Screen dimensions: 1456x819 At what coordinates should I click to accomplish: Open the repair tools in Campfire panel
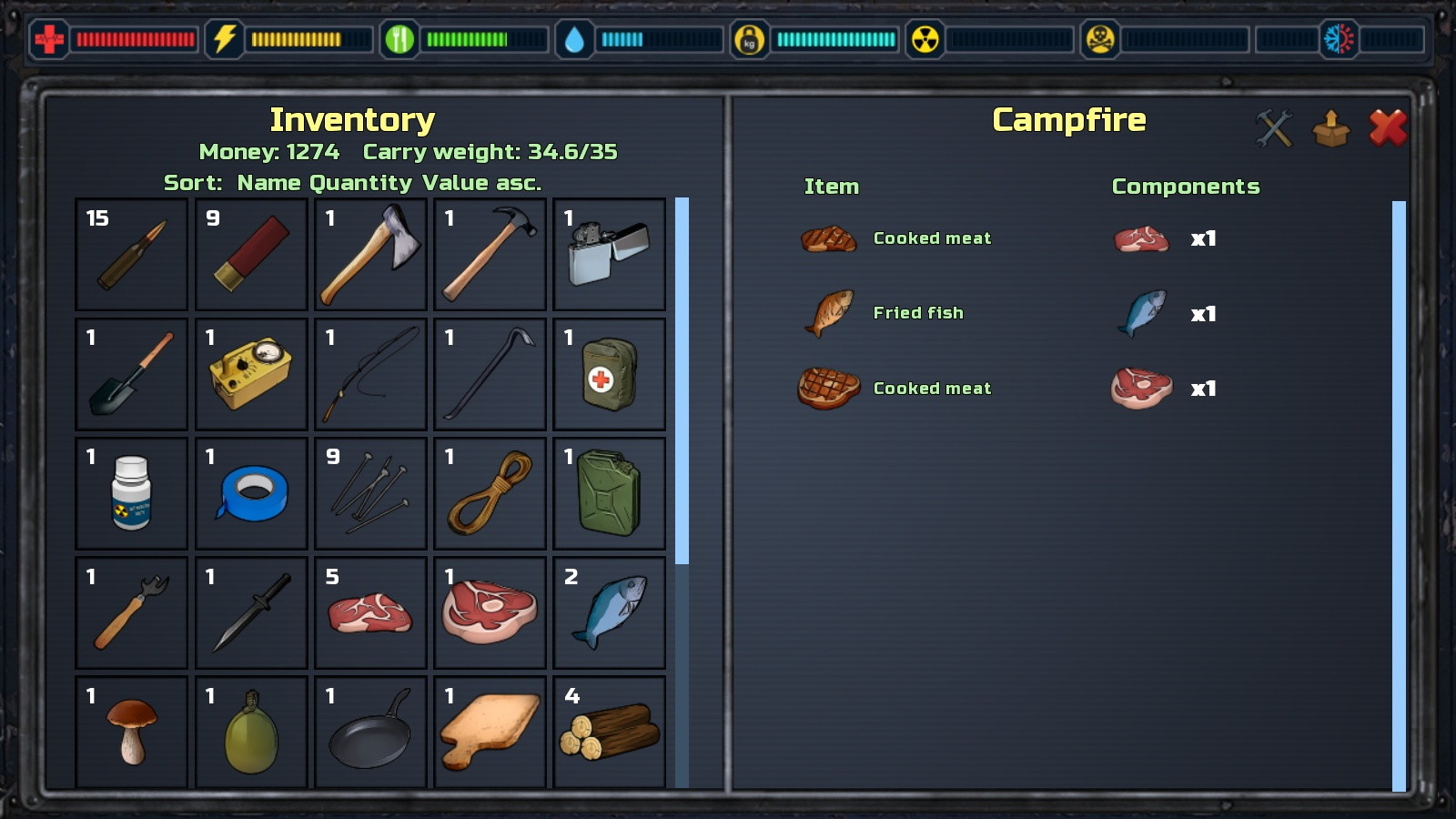tap(1275, 127)
